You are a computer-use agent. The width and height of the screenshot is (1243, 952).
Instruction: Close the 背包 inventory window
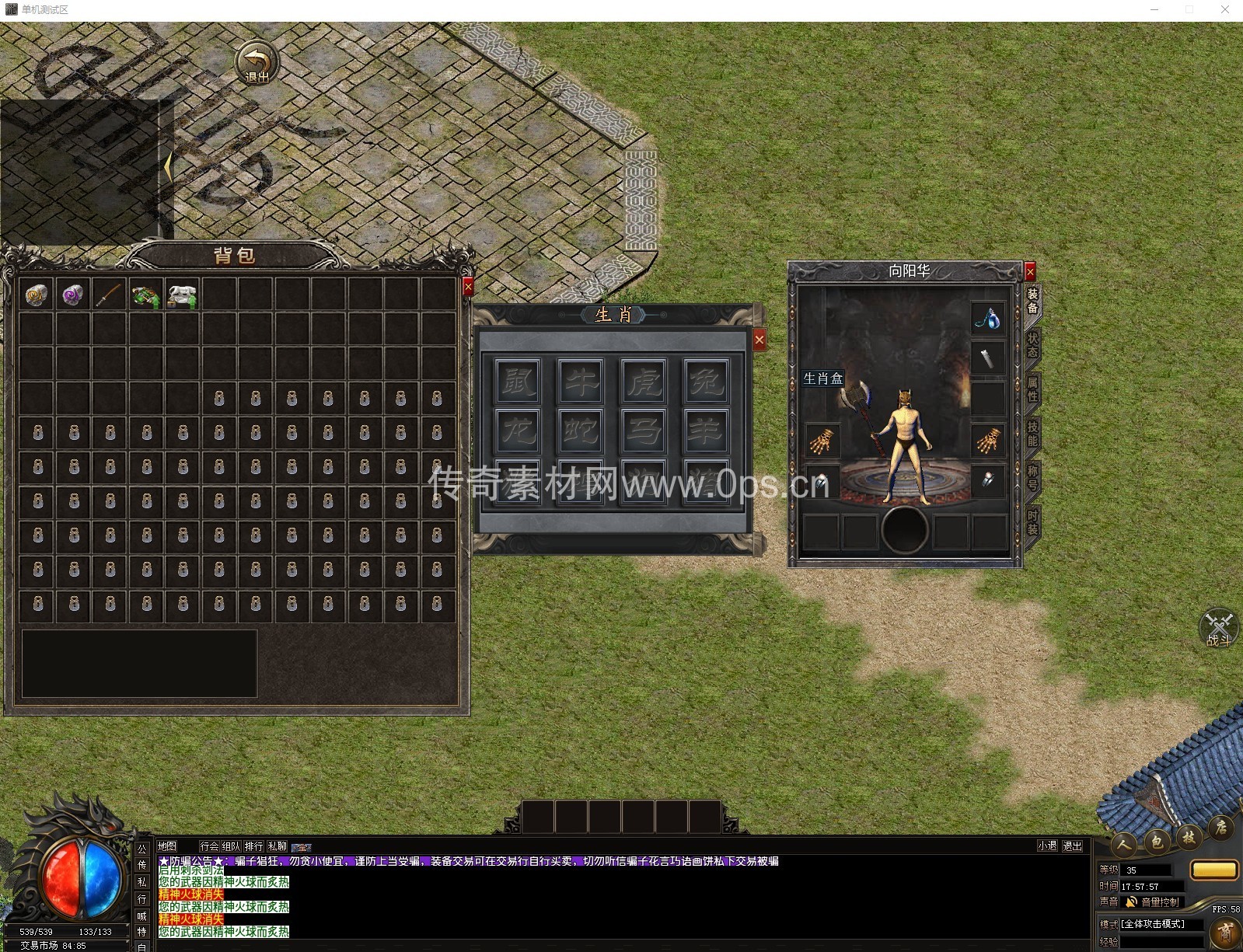pos(468,287)
